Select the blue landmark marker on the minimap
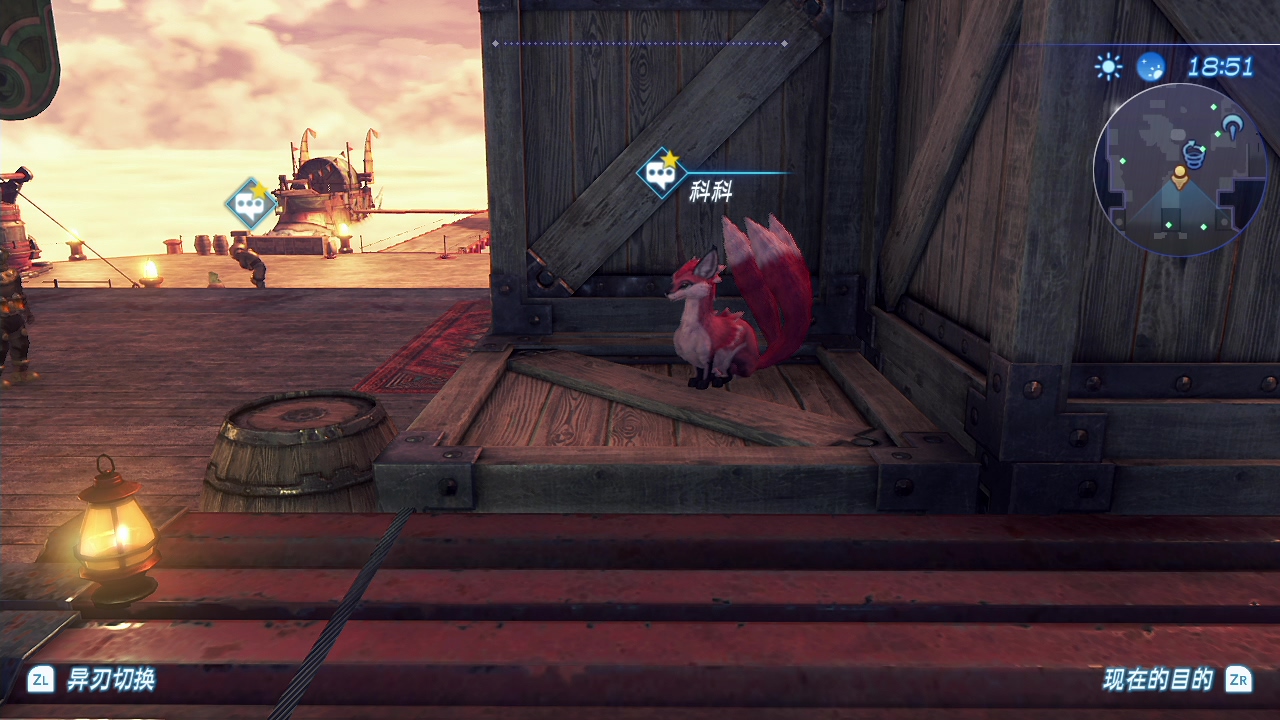The image size is (1280, 720). pyautogui.click(x=1233, y=126)
